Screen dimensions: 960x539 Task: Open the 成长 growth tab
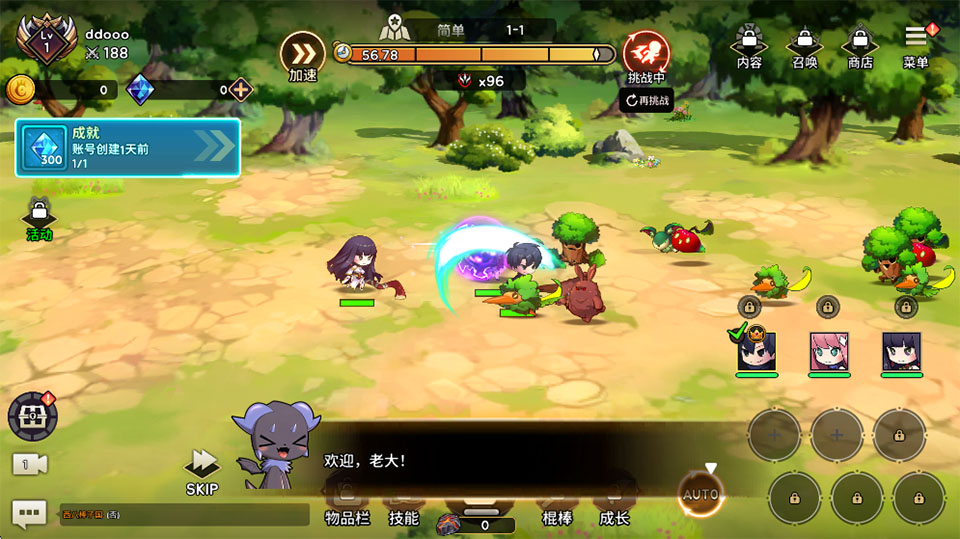pos(614,506)
